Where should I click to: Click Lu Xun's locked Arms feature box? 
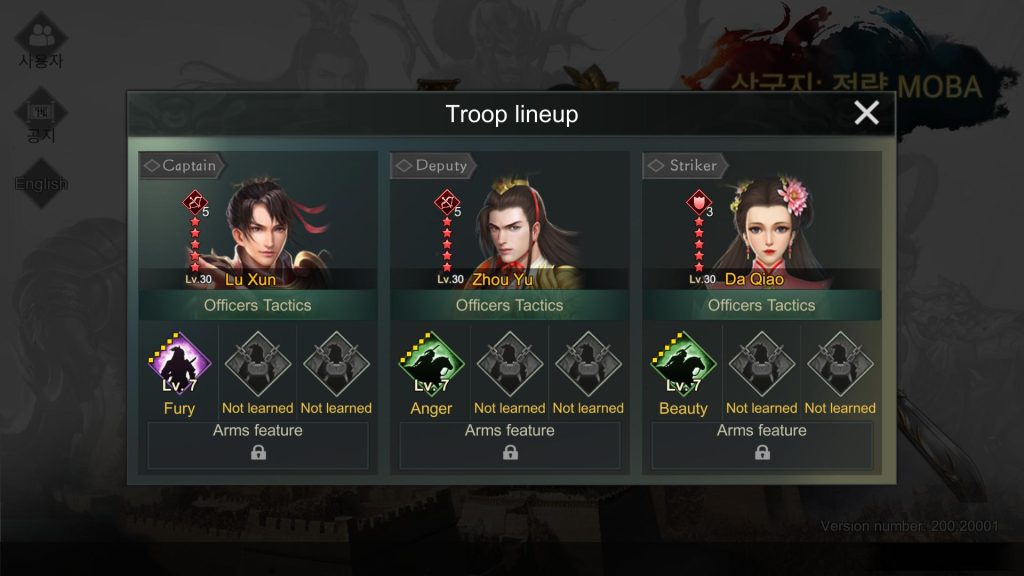click(x=258, y=445)
